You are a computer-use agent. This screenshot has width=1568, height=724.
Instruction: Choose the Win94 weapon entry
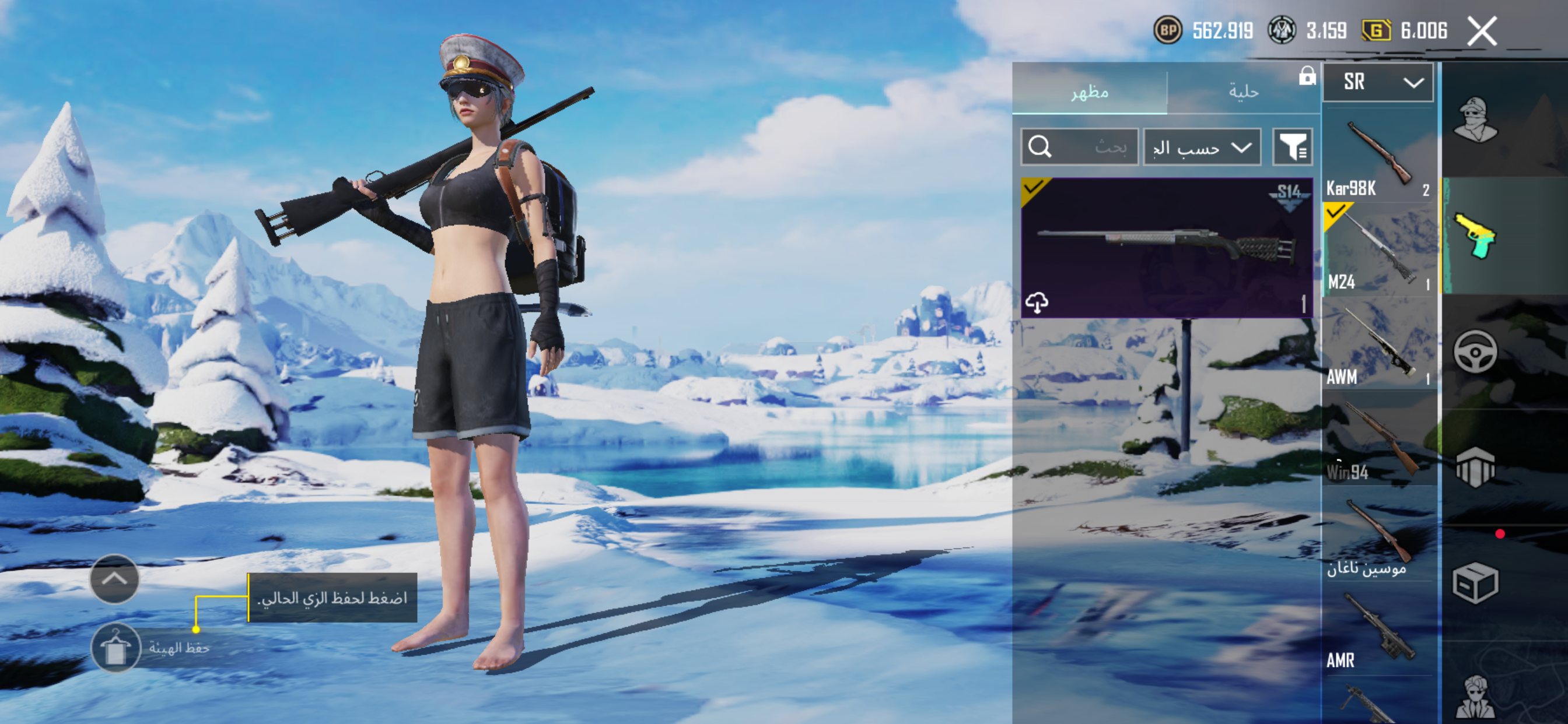point(1378,440)
